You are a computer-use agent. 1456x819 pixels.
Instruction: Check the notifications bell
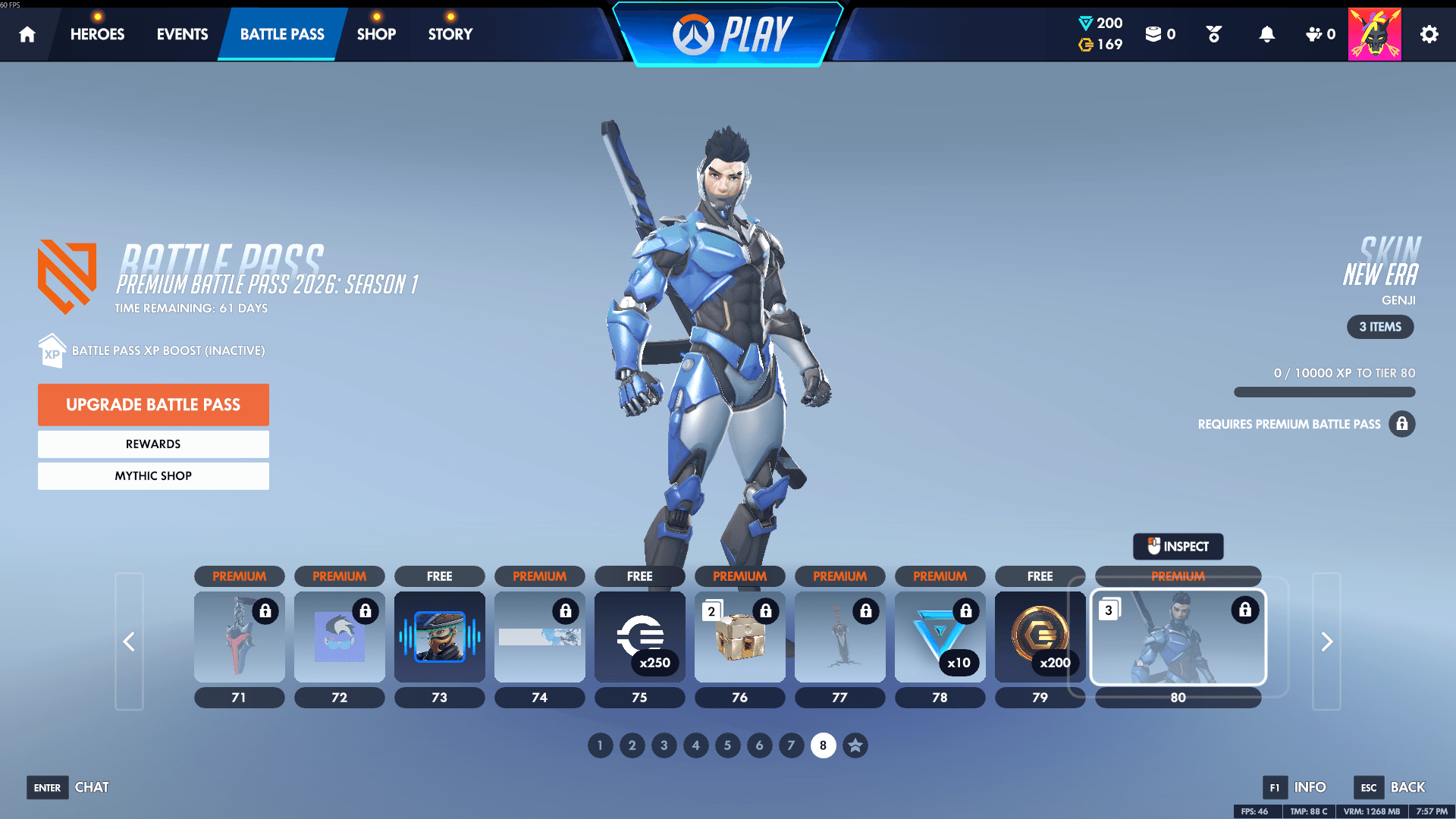[x=1266, y=34]
